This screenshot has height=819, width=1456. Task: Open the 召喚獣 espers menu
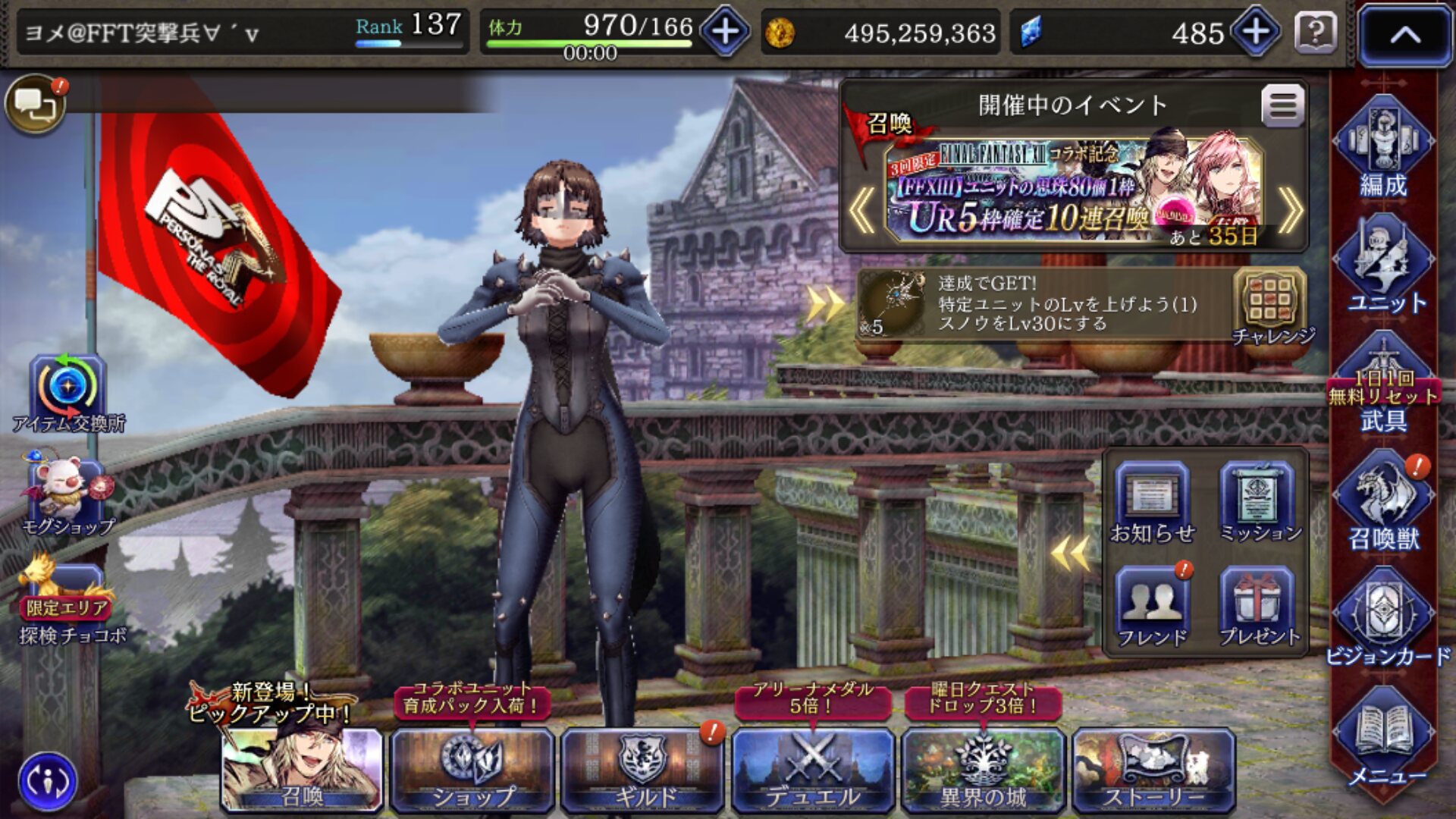1383,504
